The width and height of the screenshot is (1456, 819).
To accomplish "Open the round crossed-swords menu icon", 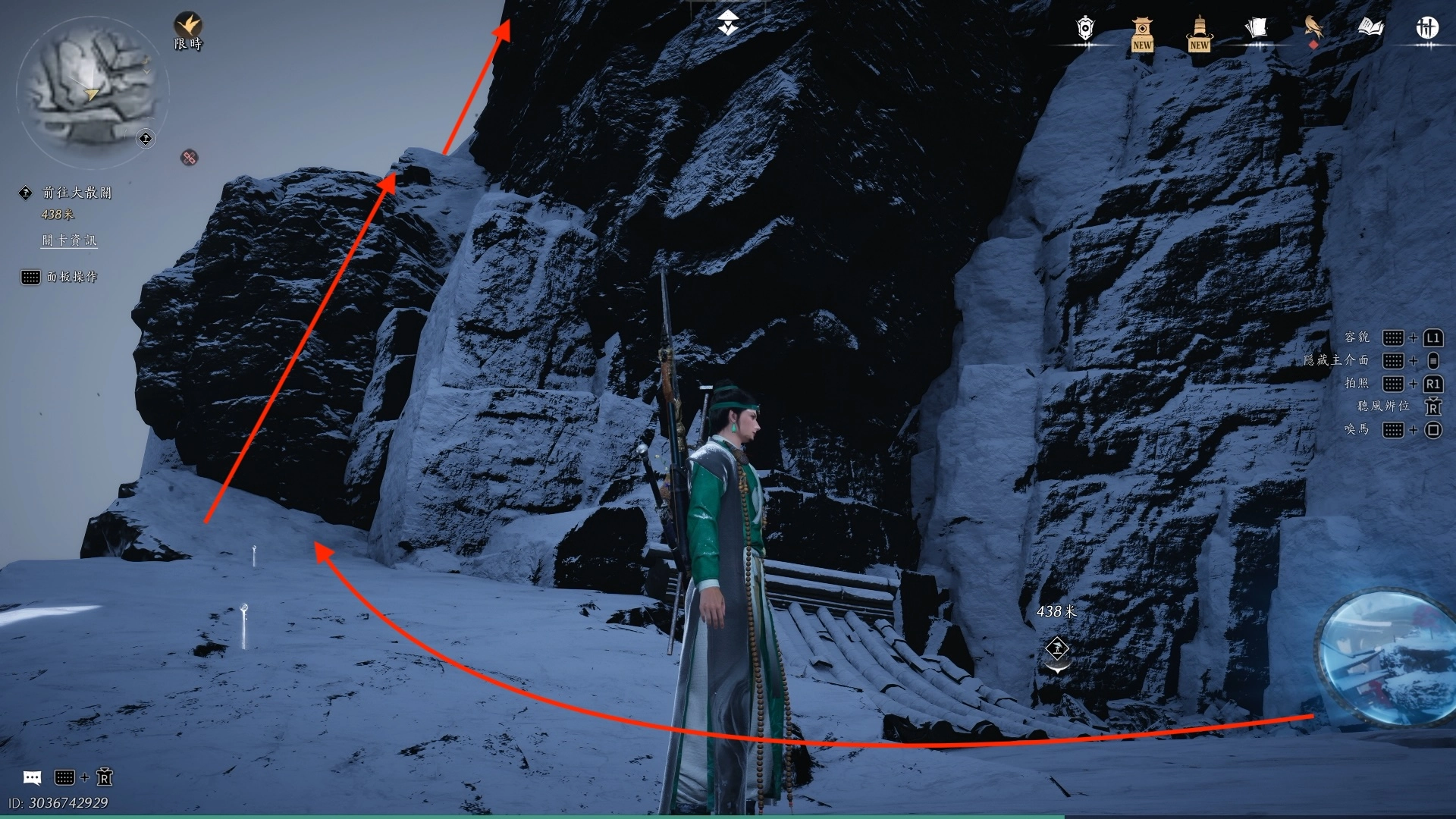I will pyautogui.click(x=1427, y=29).
